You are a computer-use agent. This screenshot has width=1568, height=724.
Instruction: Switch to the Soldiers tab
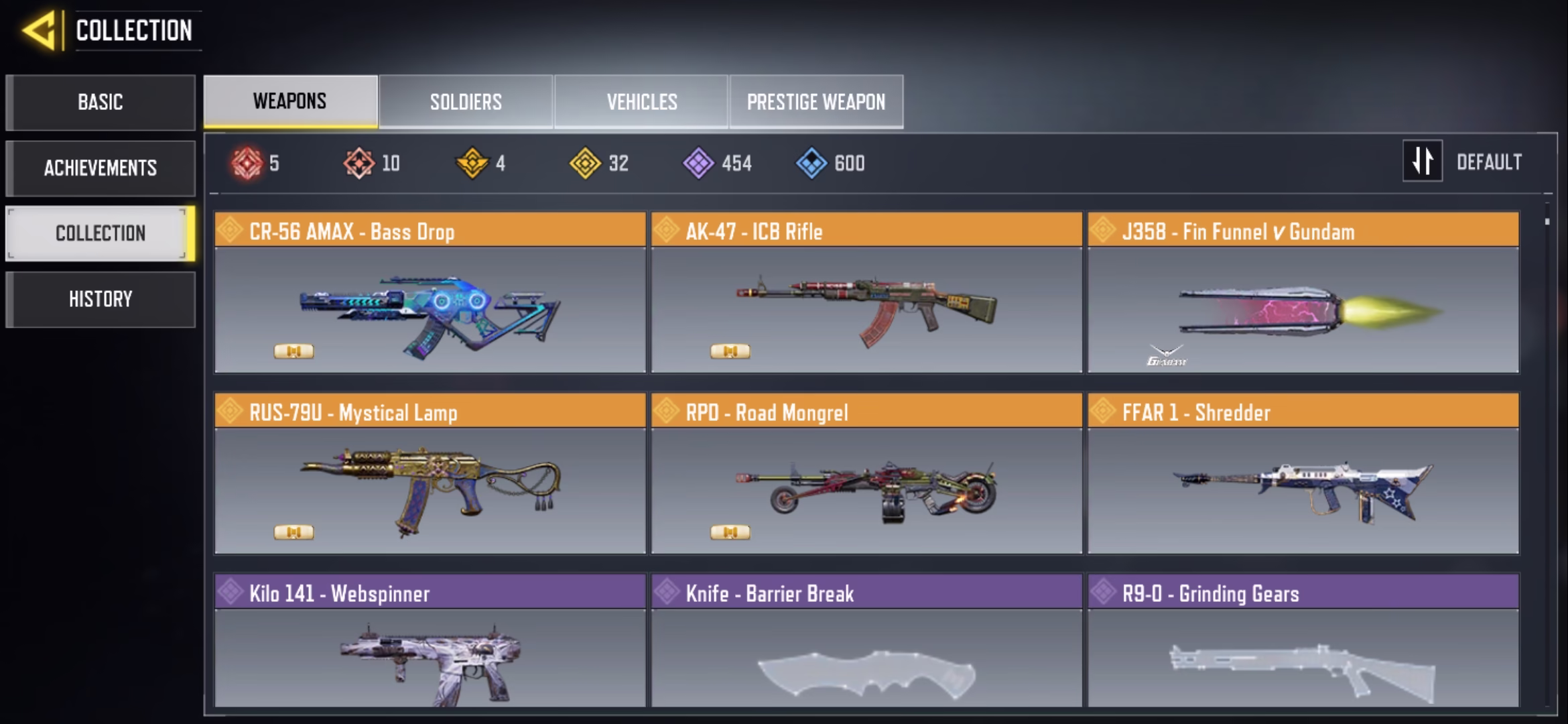[466, 102]
